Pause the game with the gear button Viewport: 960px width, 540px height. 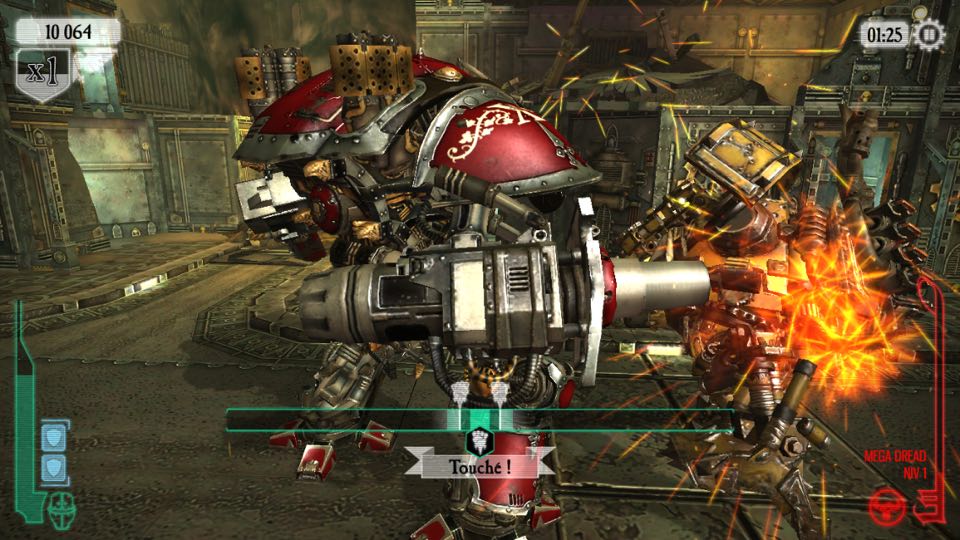(x=930, y=35)
